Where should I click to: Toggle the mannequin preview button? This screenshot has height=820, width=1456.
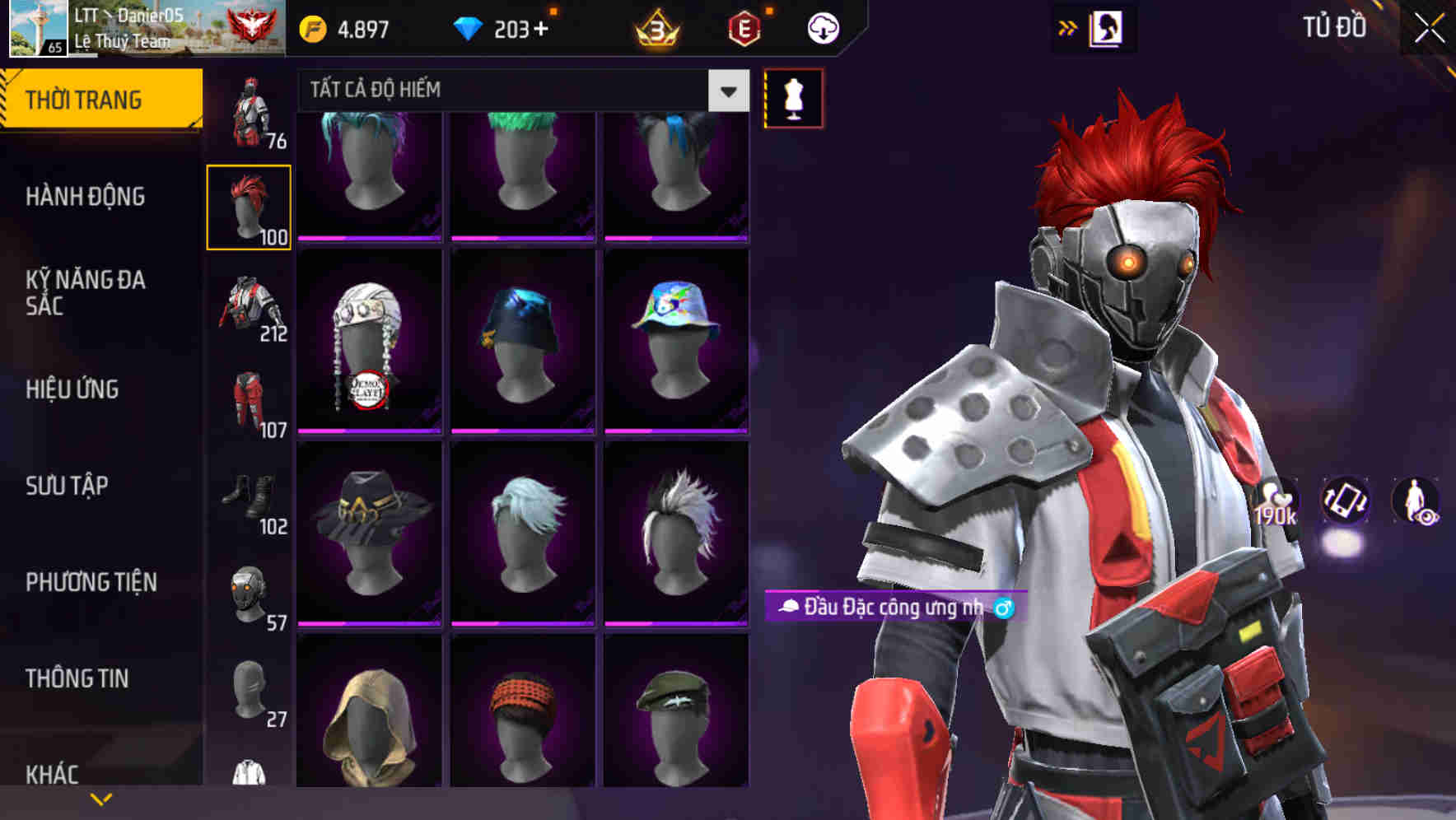coord(792,97)
